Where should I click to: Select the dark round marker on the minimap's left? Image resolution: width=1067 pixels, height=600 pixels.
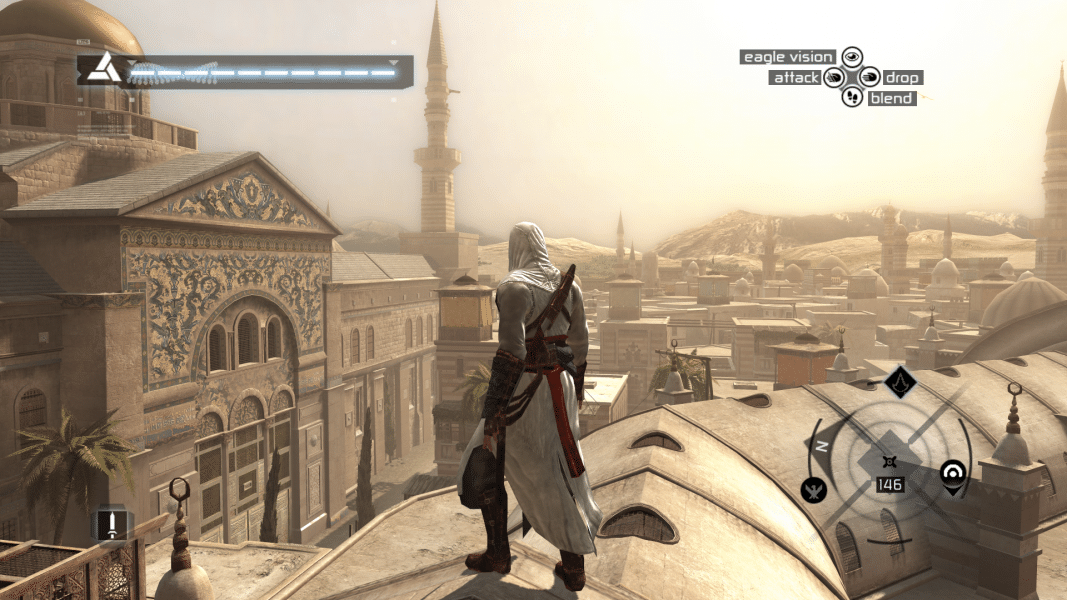pos(814,489)
